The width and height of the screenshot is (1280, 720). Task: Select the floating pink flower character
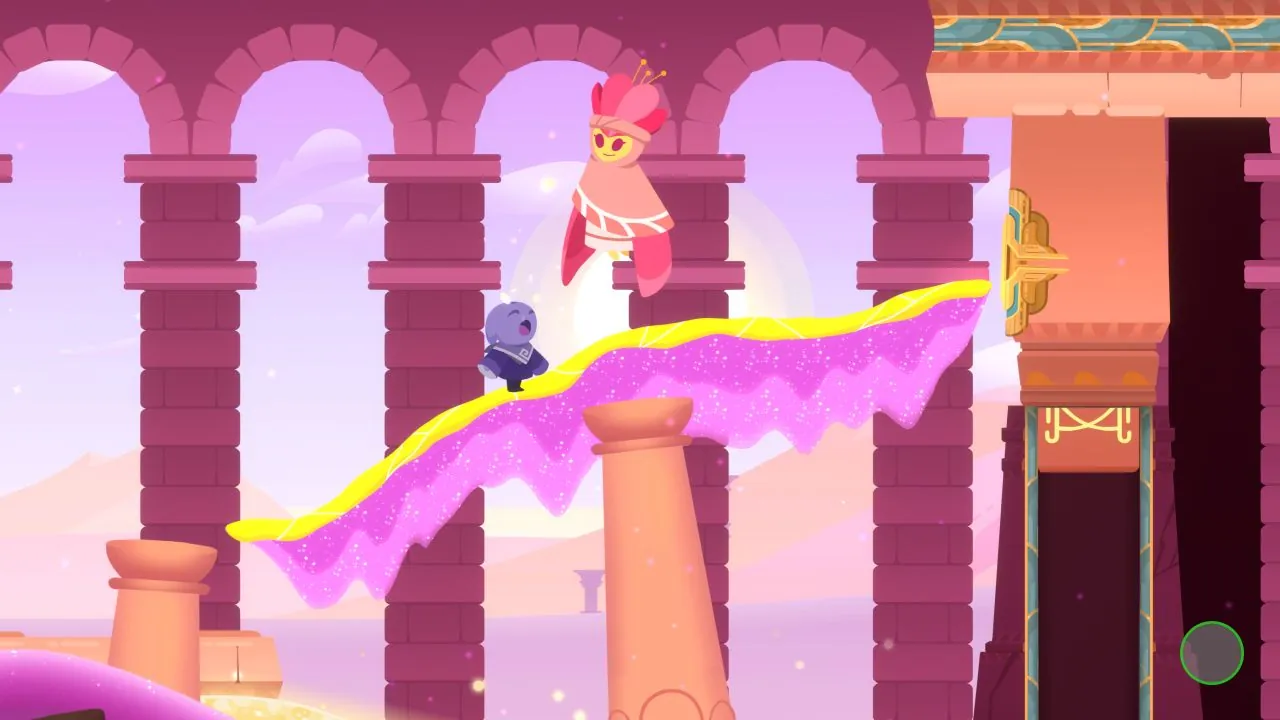coord(618,180)
